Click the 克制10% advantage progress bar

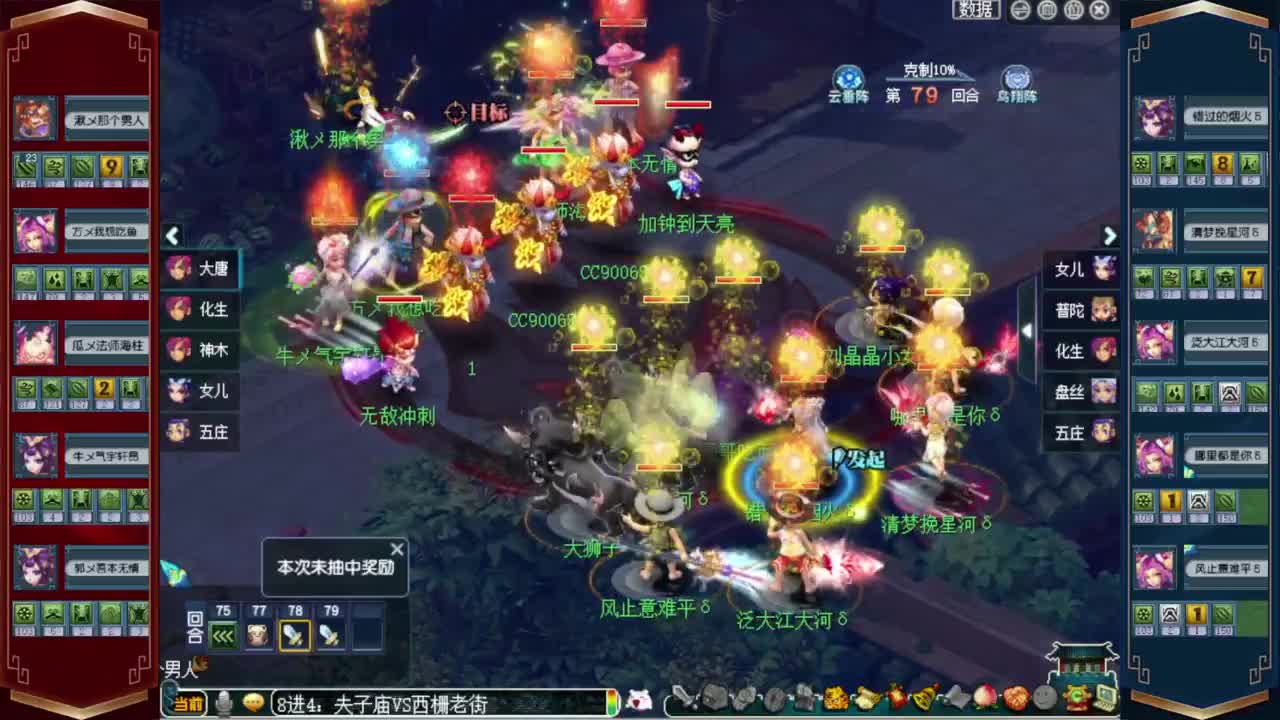pos(928,80)
